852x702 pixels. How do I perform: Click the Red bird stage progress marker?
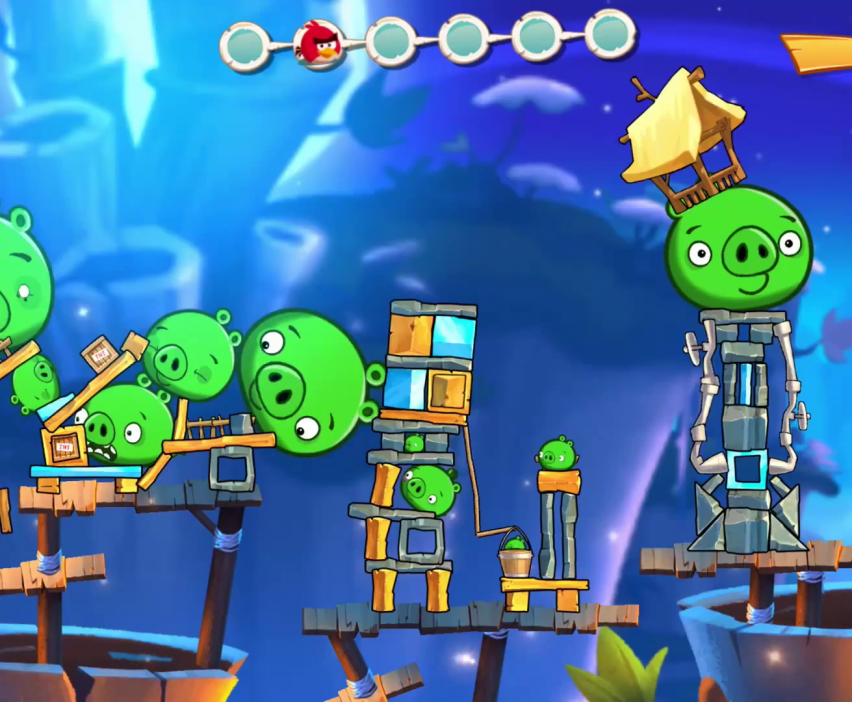pyautogui.click(x=319, y=44)
